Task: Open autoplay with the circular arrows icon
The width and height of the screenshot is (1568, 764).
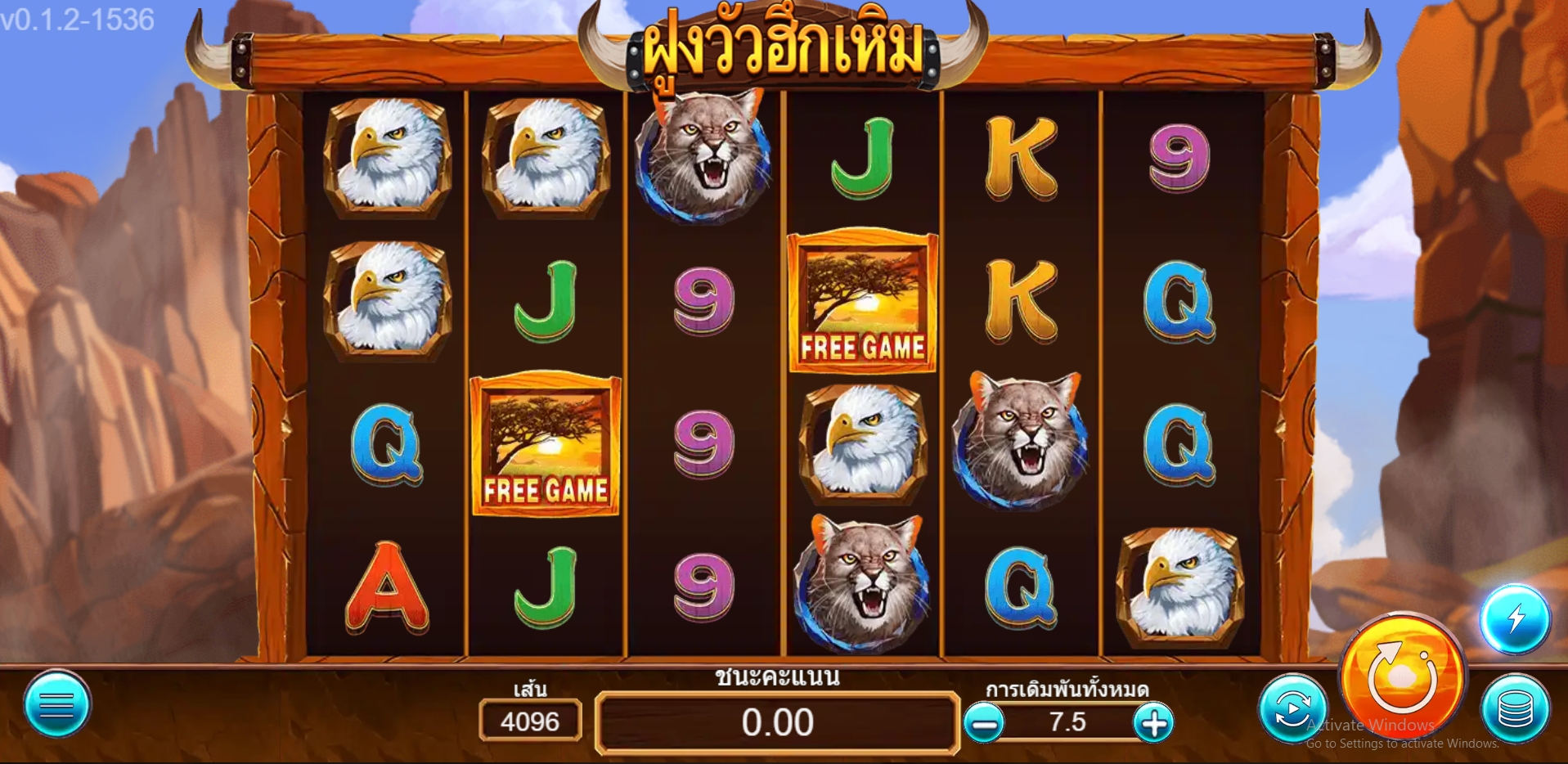Action: click(x=1292, y=708)
